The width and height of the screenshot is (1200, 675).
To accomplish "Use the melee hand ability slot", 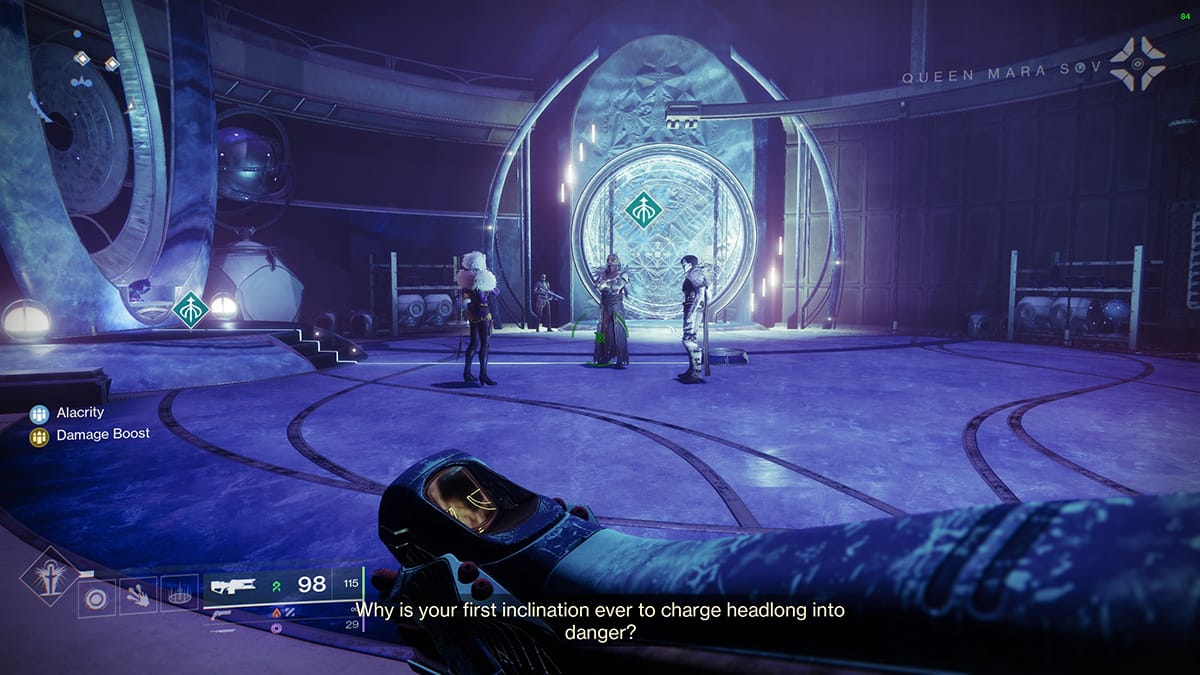I will coord(139,598).
